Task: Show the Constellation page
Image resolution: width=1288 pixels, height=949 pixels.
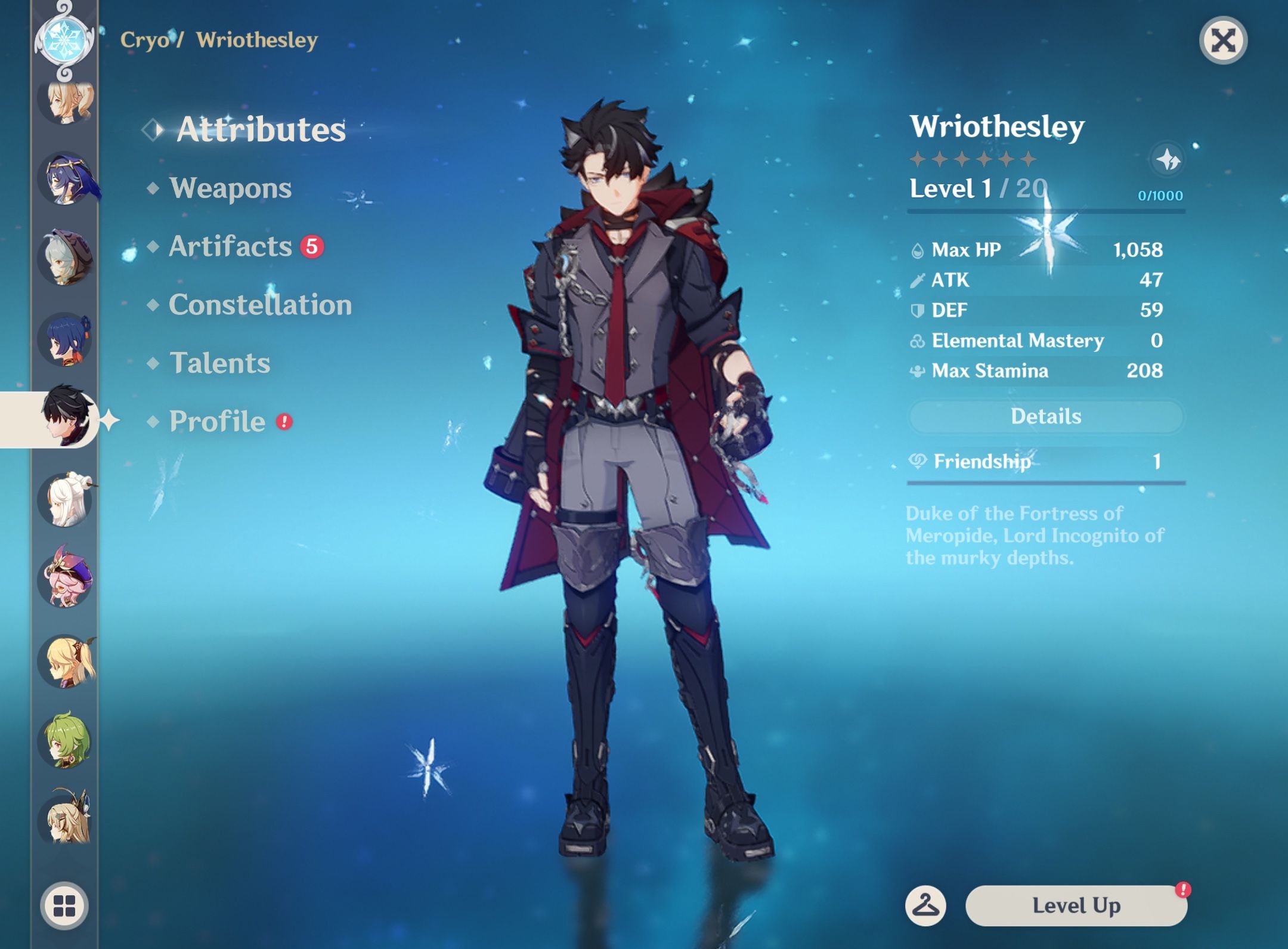Action: click(260, 305)
